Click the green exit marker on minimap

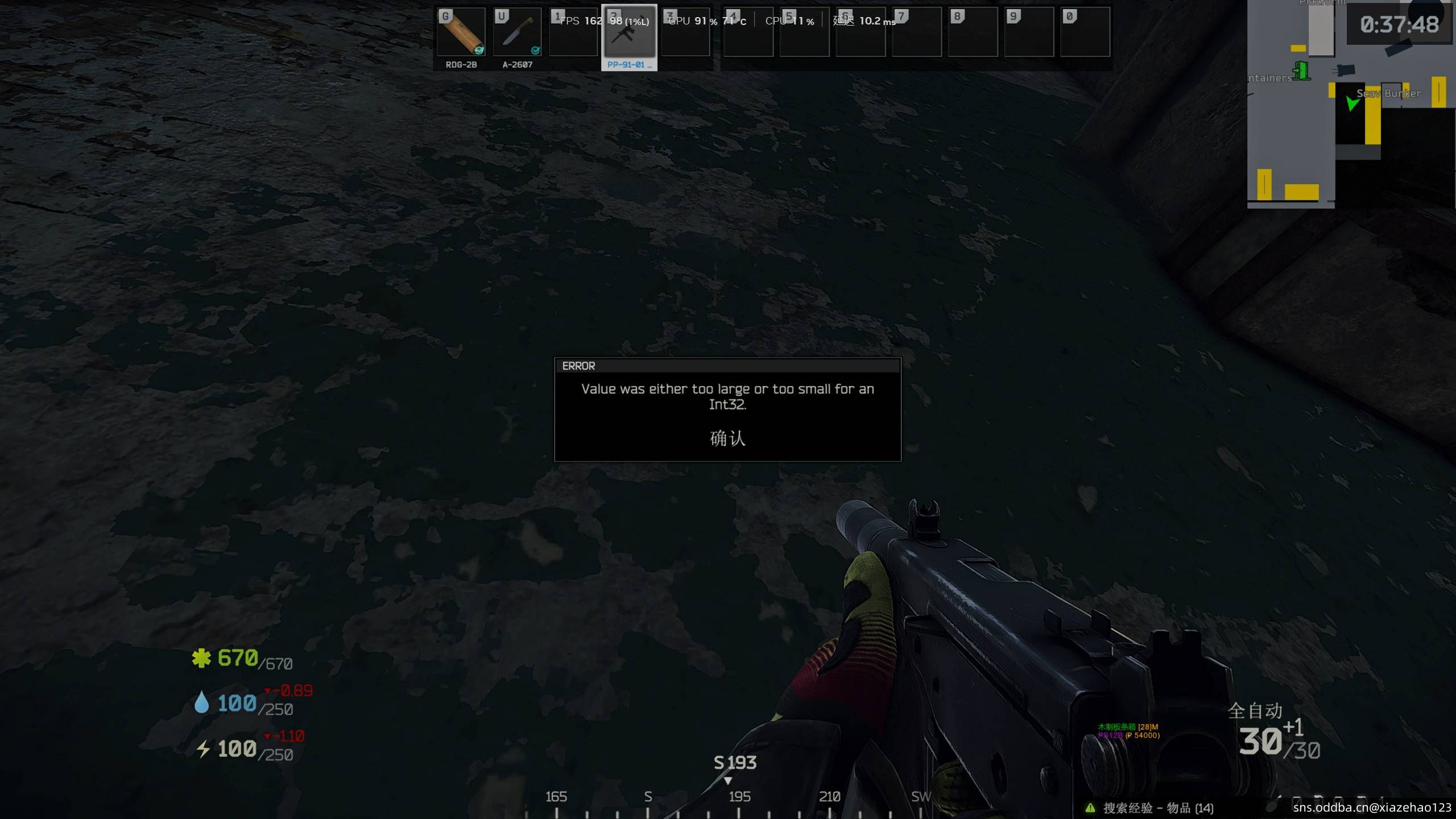1301,71
